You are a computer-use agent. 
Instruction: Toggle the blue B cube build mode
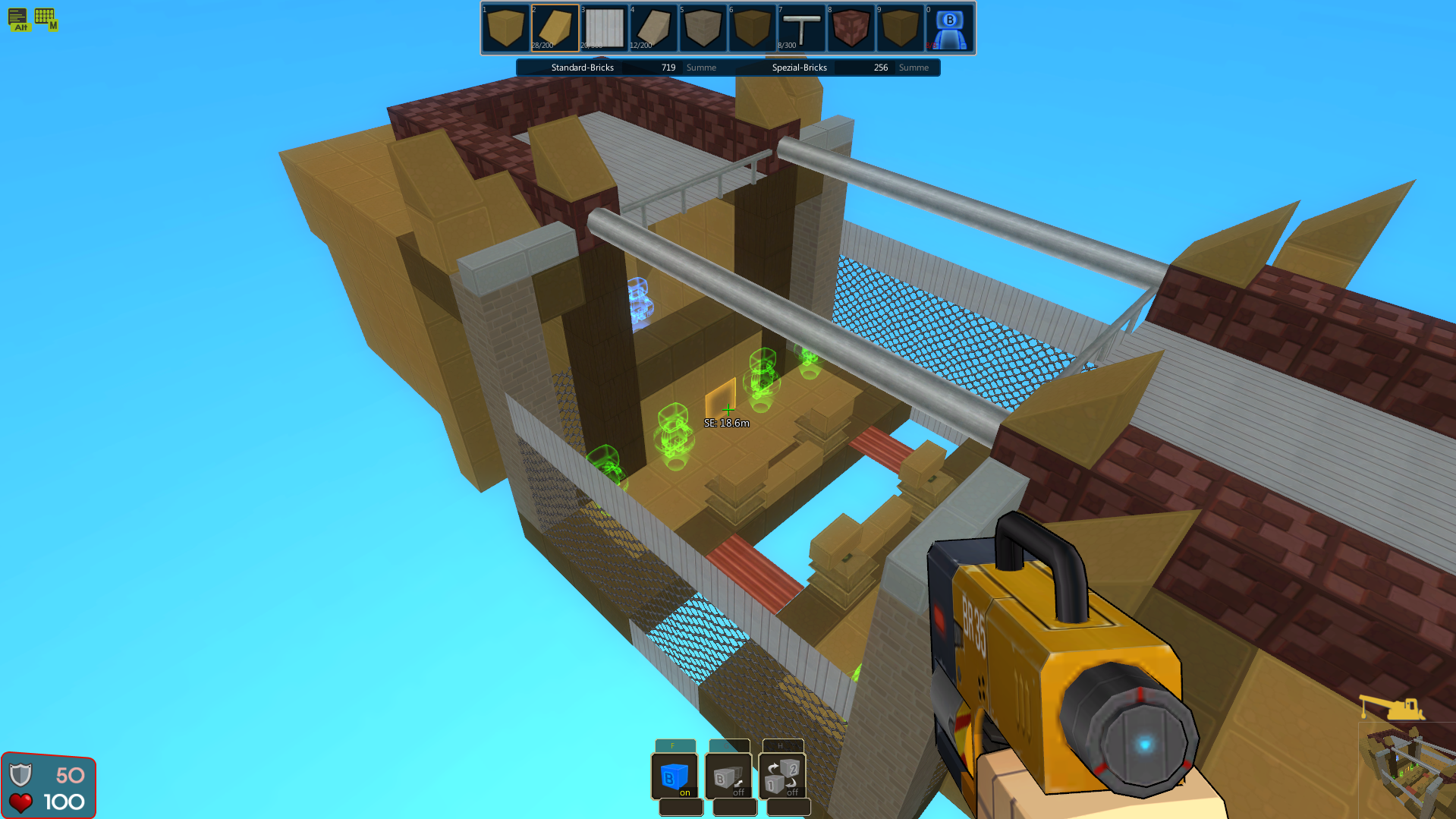675,776
